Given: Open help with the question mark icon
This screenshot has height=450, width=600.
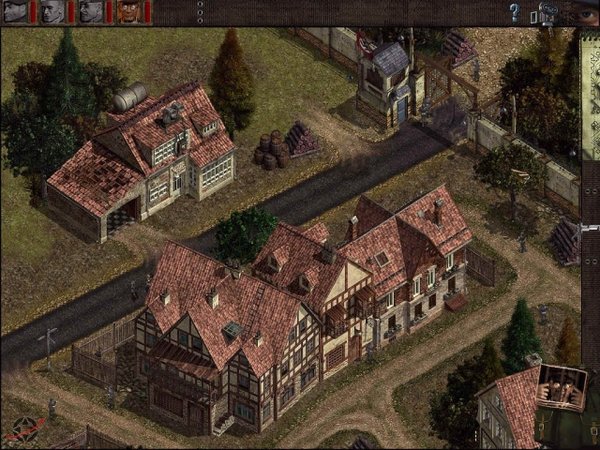Looking at the screenshot, I should coord(515,13).
